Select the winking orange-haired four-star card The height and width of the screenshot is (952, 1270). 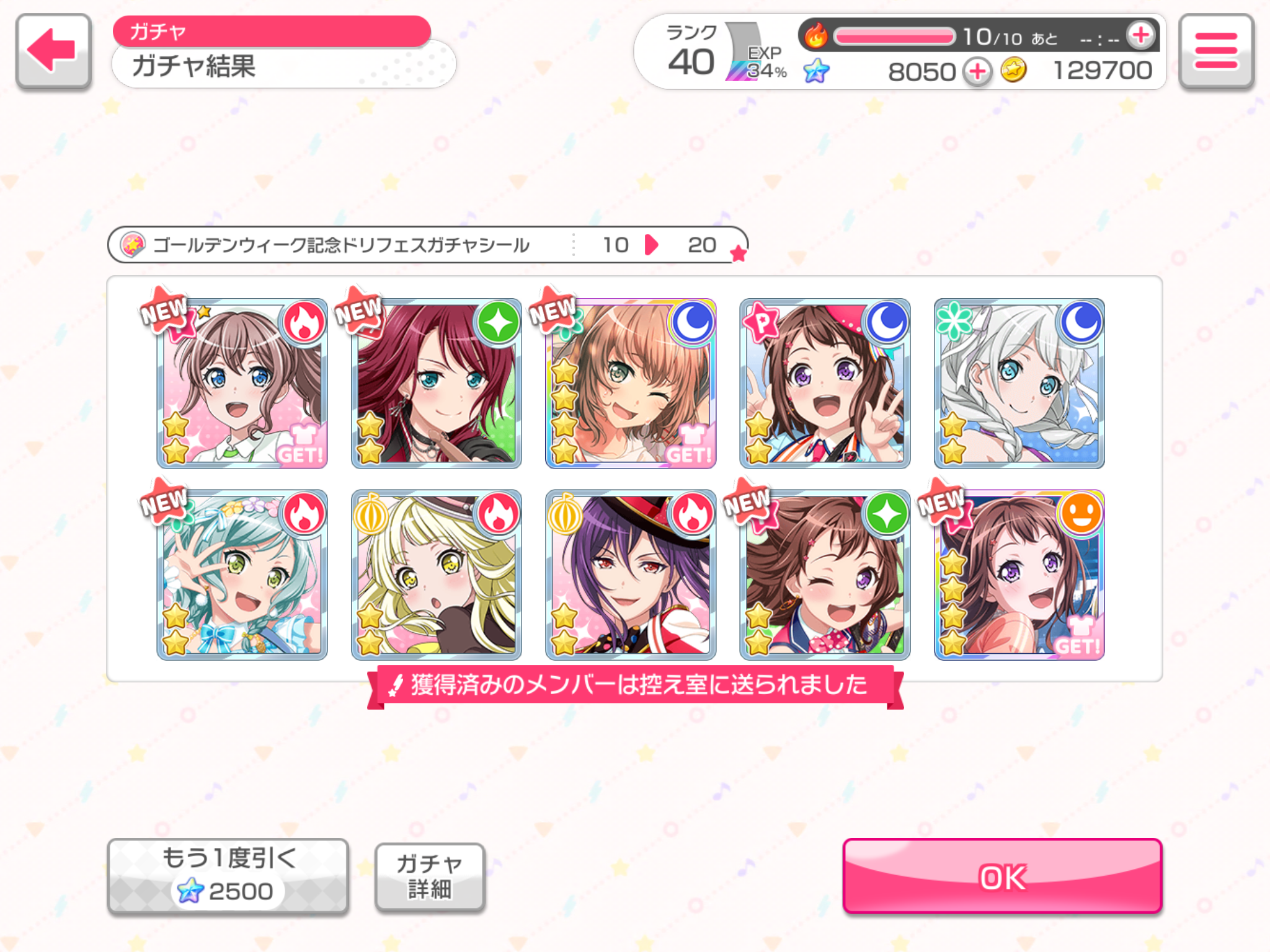point(631,384)
